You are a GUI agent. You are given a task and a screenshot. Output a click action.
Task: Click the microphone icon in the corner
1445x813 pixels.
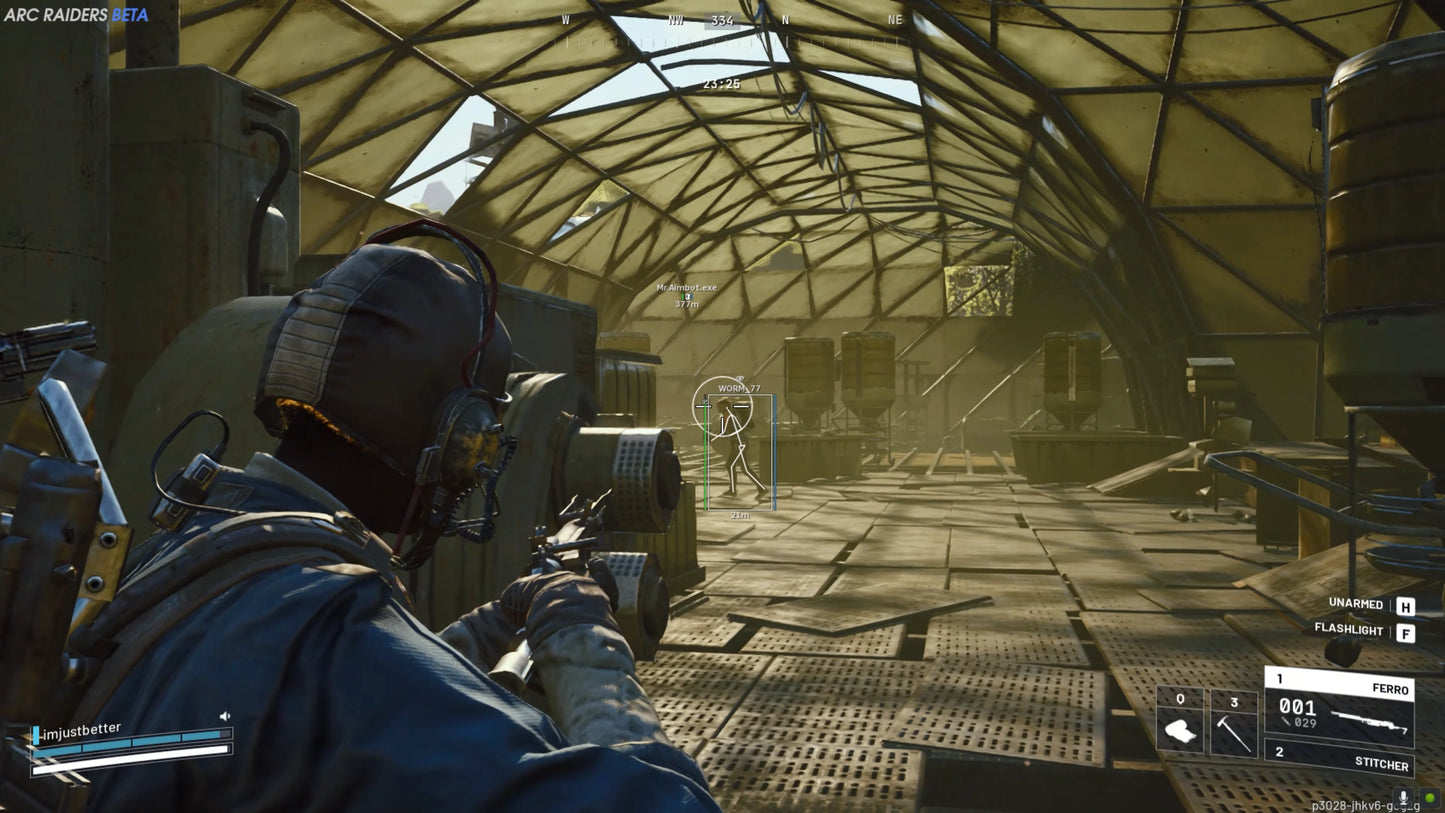tap(1404, 798)
